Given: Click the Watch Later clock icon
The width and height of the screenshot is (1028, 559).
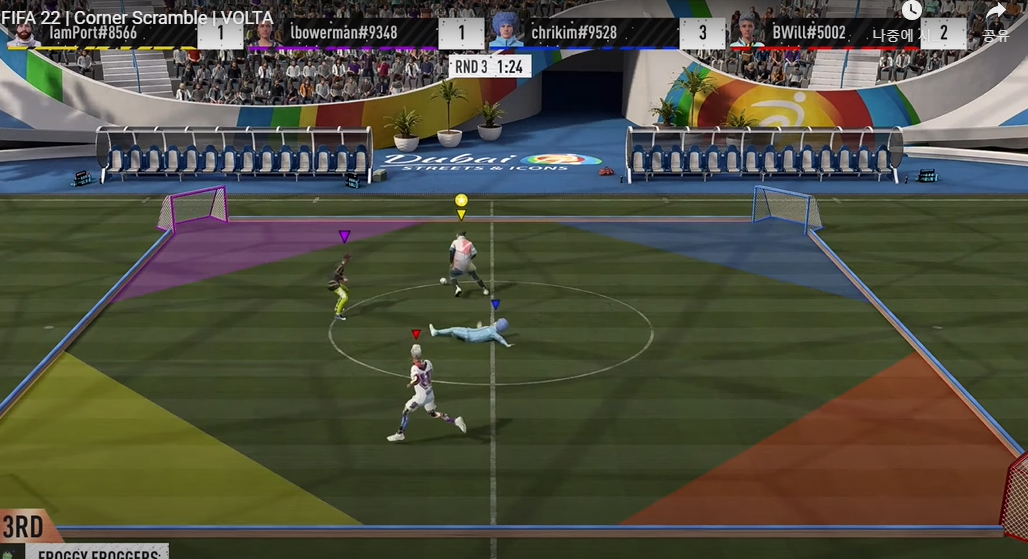Looking at the screenshot, I should point(911,11).
